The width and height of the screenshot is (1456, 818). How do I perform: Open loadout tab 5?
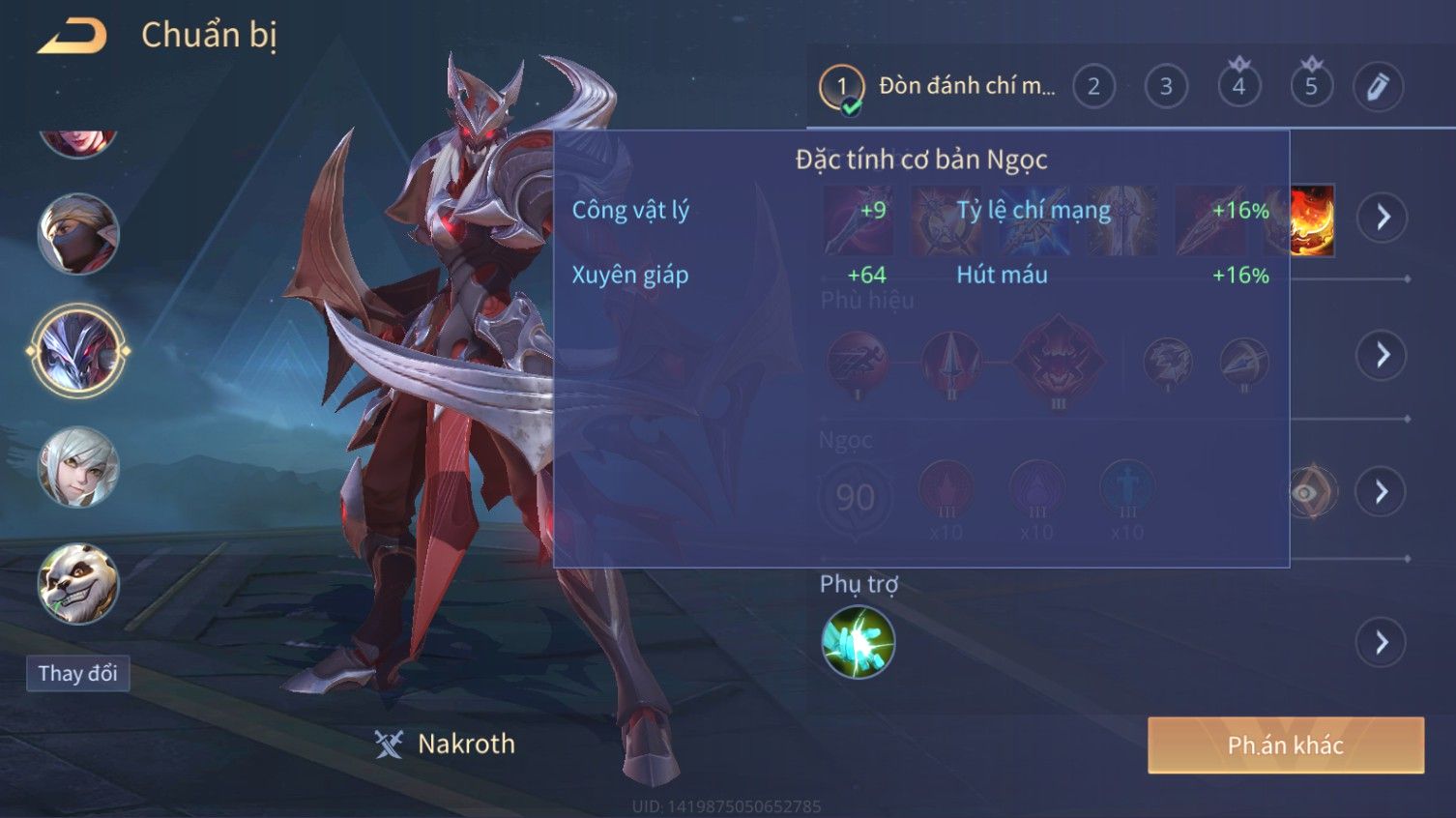[x=1311, y=87]
